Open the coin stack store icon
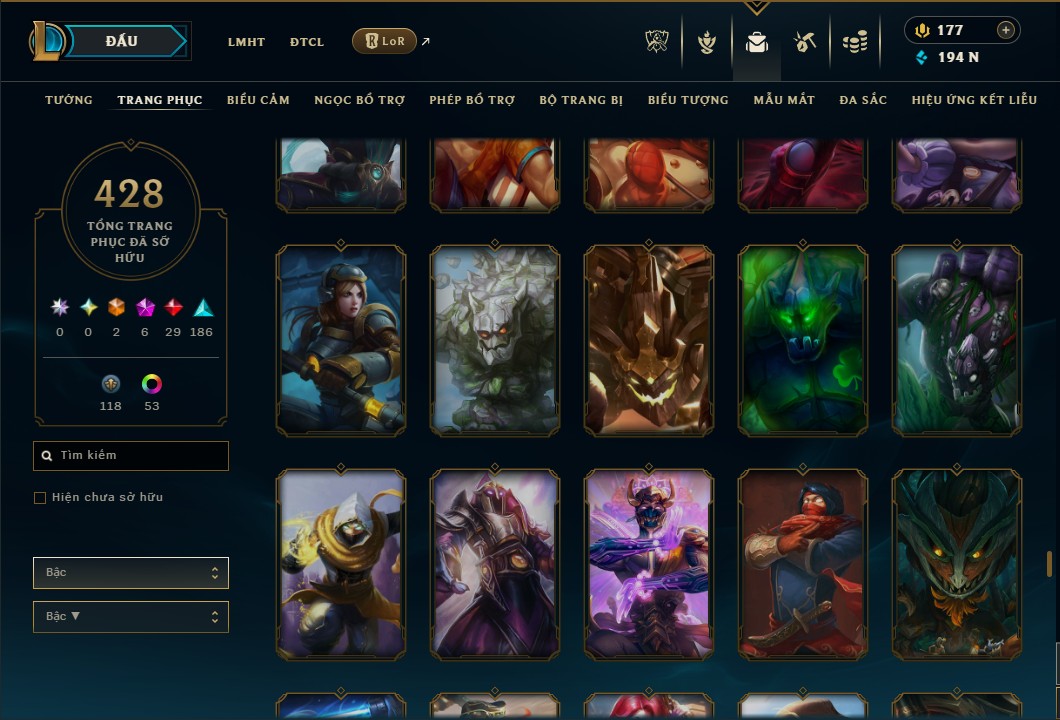The height and width of the screenshot is (720, 1060). tap(854, 42)
